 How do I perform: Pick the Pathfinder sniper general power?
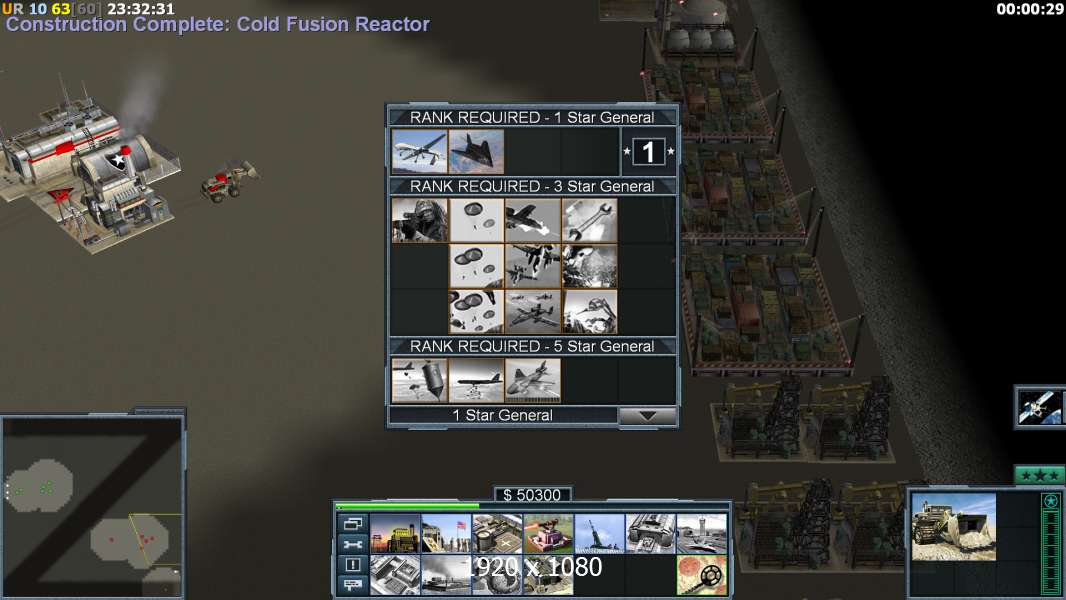pyautogui.click(x=420, y=220)
